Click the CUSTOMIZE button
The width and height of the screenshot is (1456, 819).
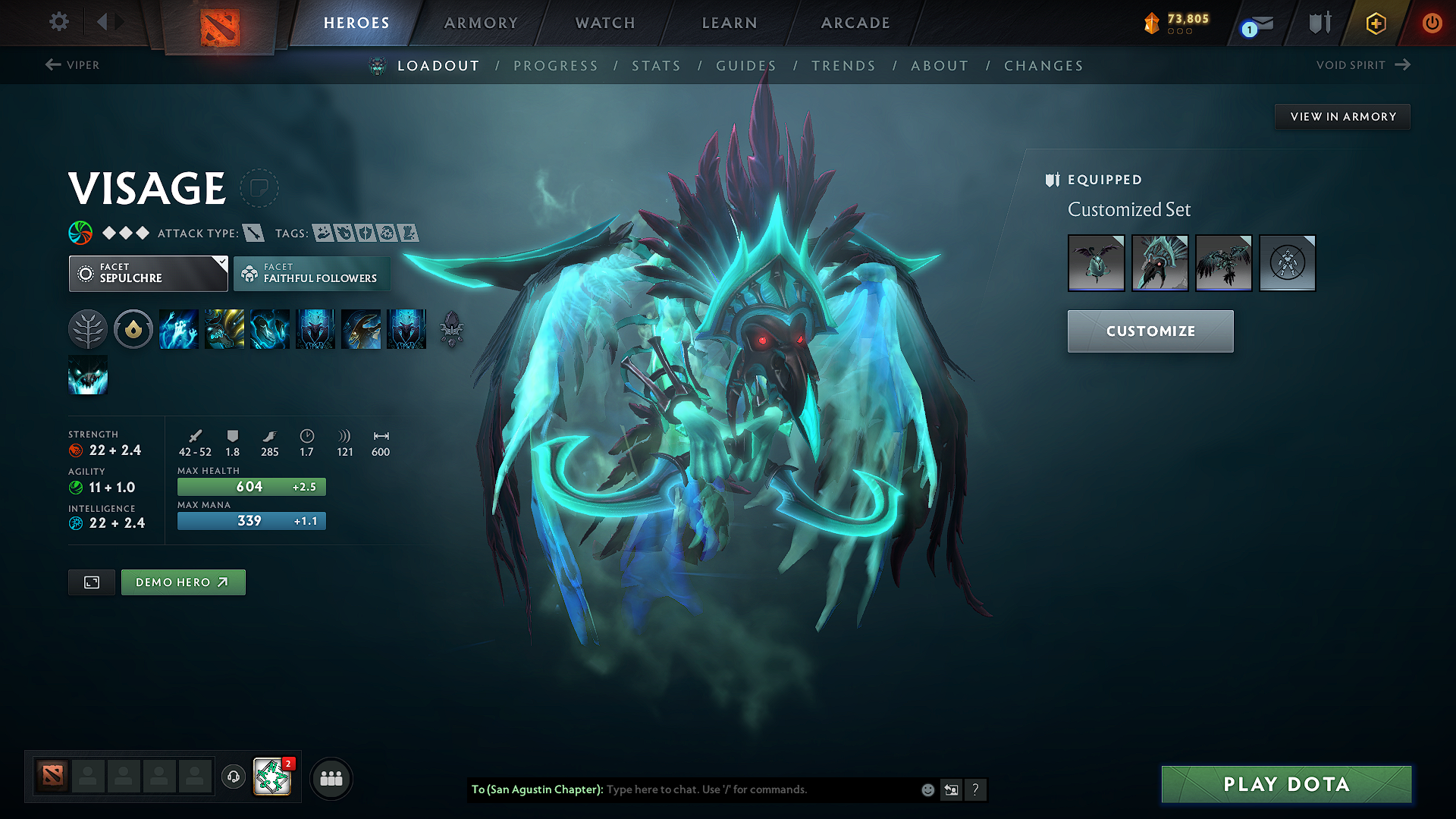(1150, 331)
